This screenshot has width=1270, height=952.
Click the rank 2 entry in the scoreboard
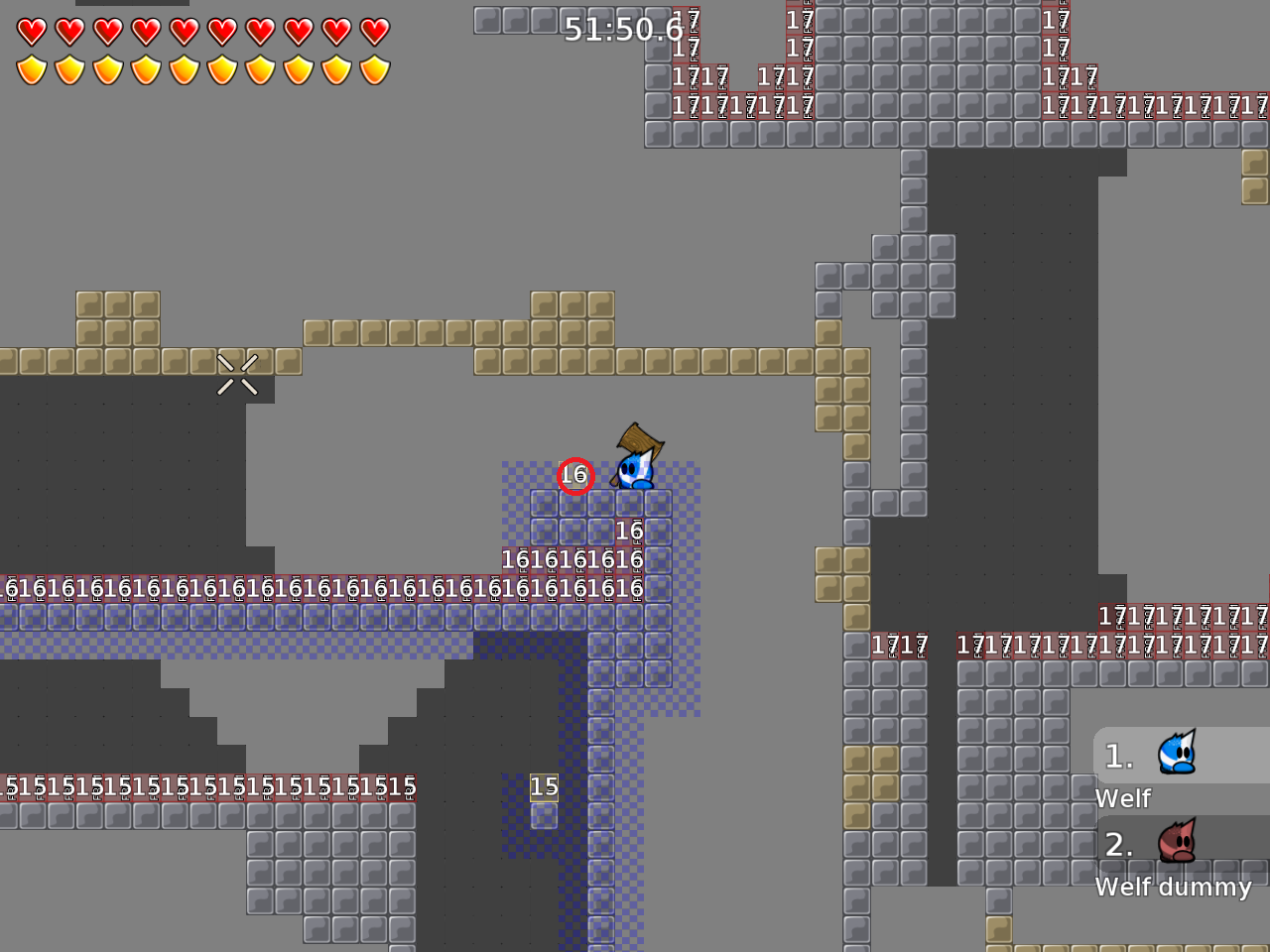(x=1118, y=845)
